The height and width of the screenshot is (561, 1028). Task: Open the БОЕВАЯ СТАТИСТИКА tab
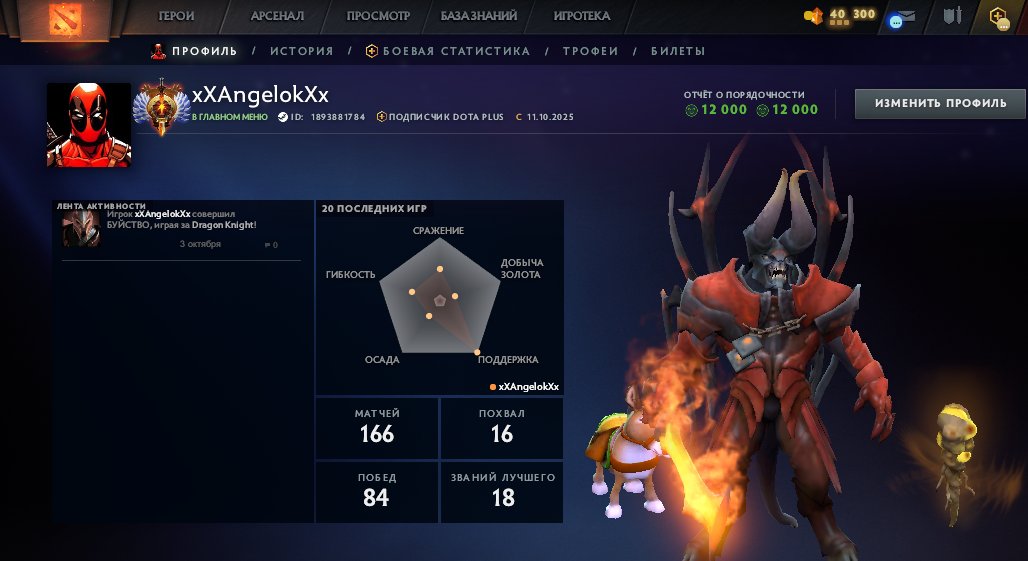(x=447, y=51)
